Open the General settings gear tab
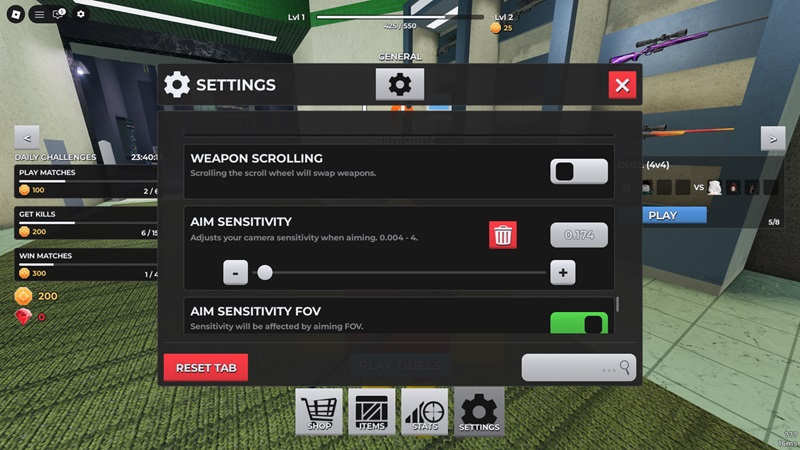The height and width of the screenshot is (450, 800). [x=400, y=85]
